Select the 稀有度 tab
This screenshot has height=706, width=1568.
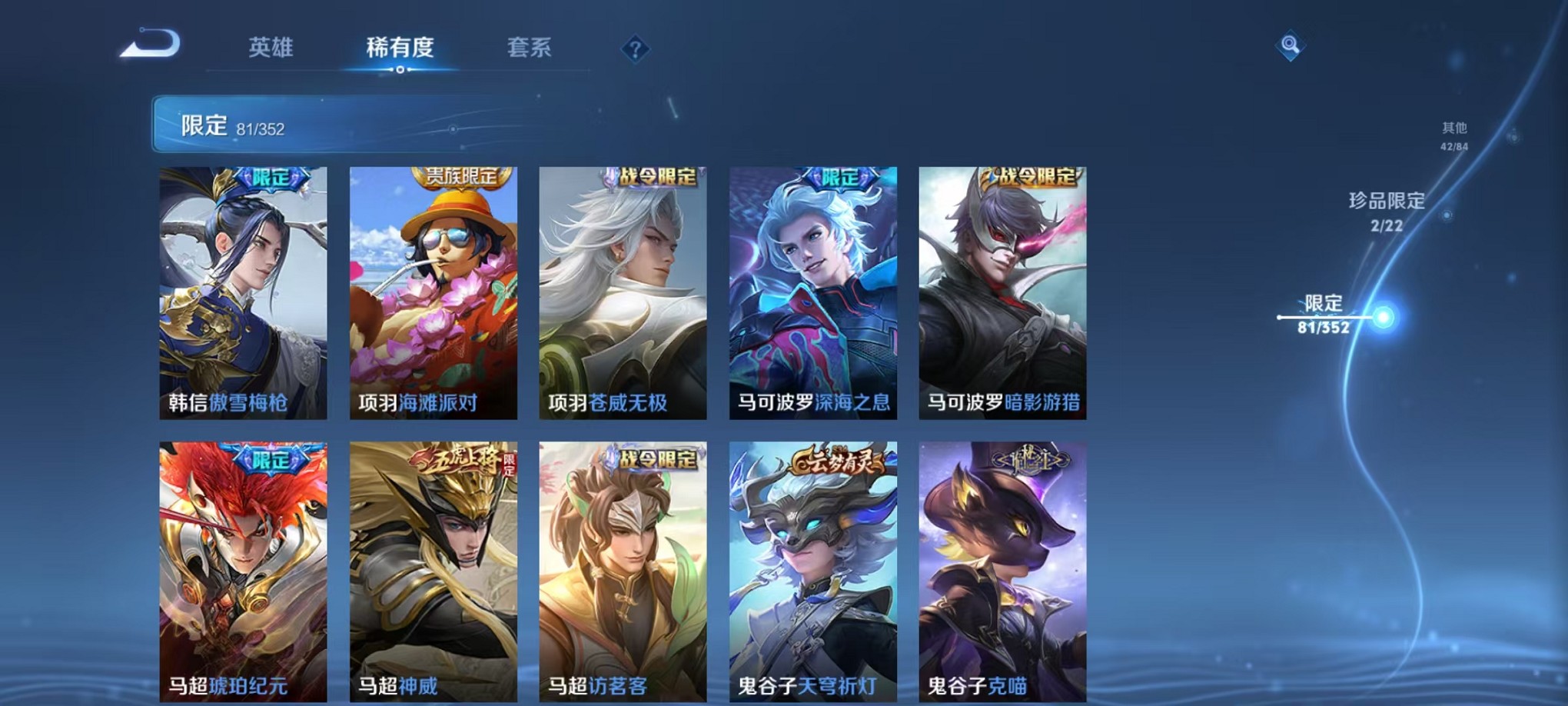pyautogui.click(x=399, y=48)
